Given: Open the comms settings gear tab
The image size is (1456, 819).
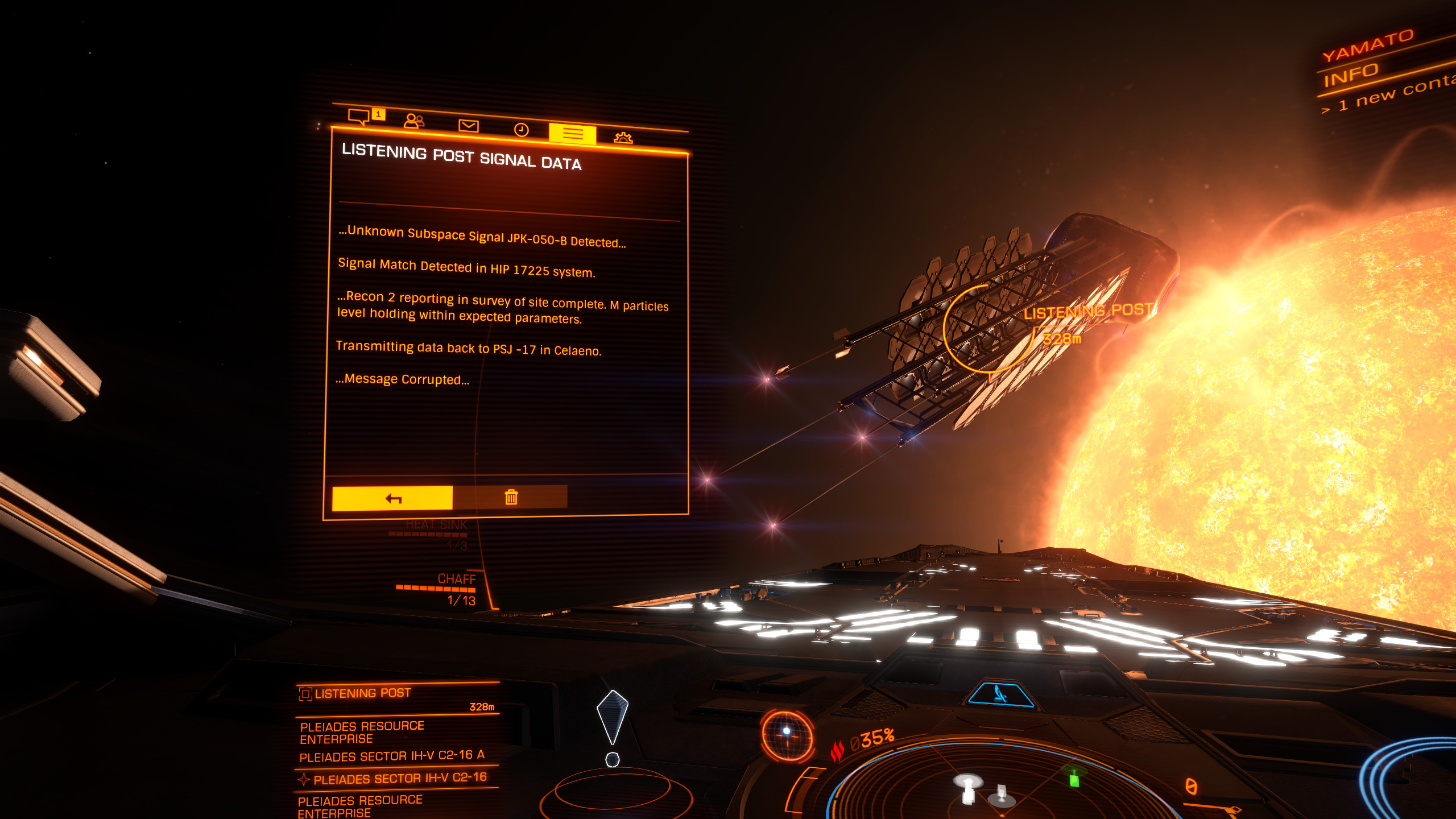Looking at the screenshot, I should point(623,138).
